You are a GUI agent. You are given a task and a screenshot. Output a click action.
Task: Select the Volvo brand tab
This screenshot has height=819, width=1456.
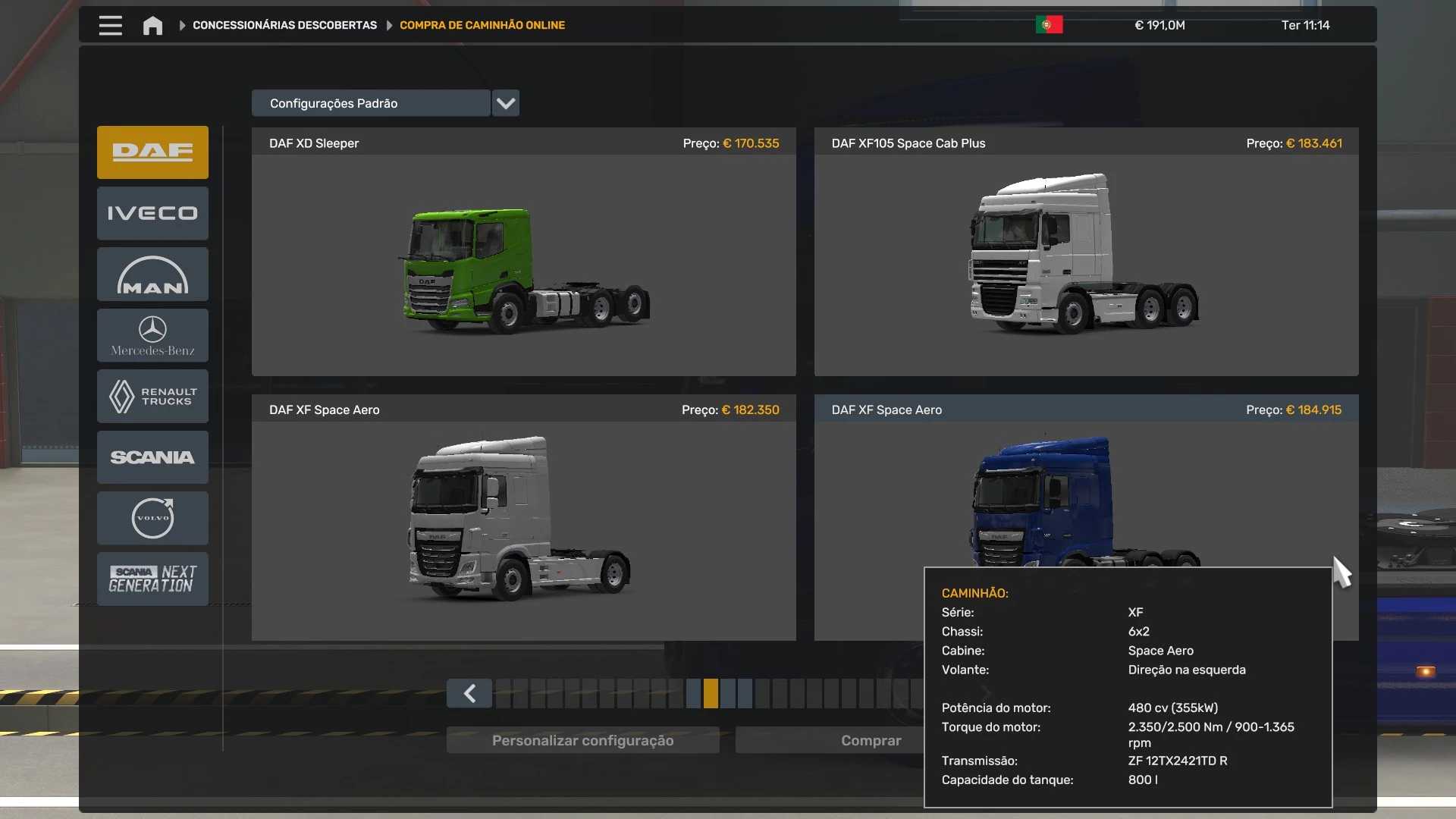coord(152,518)
